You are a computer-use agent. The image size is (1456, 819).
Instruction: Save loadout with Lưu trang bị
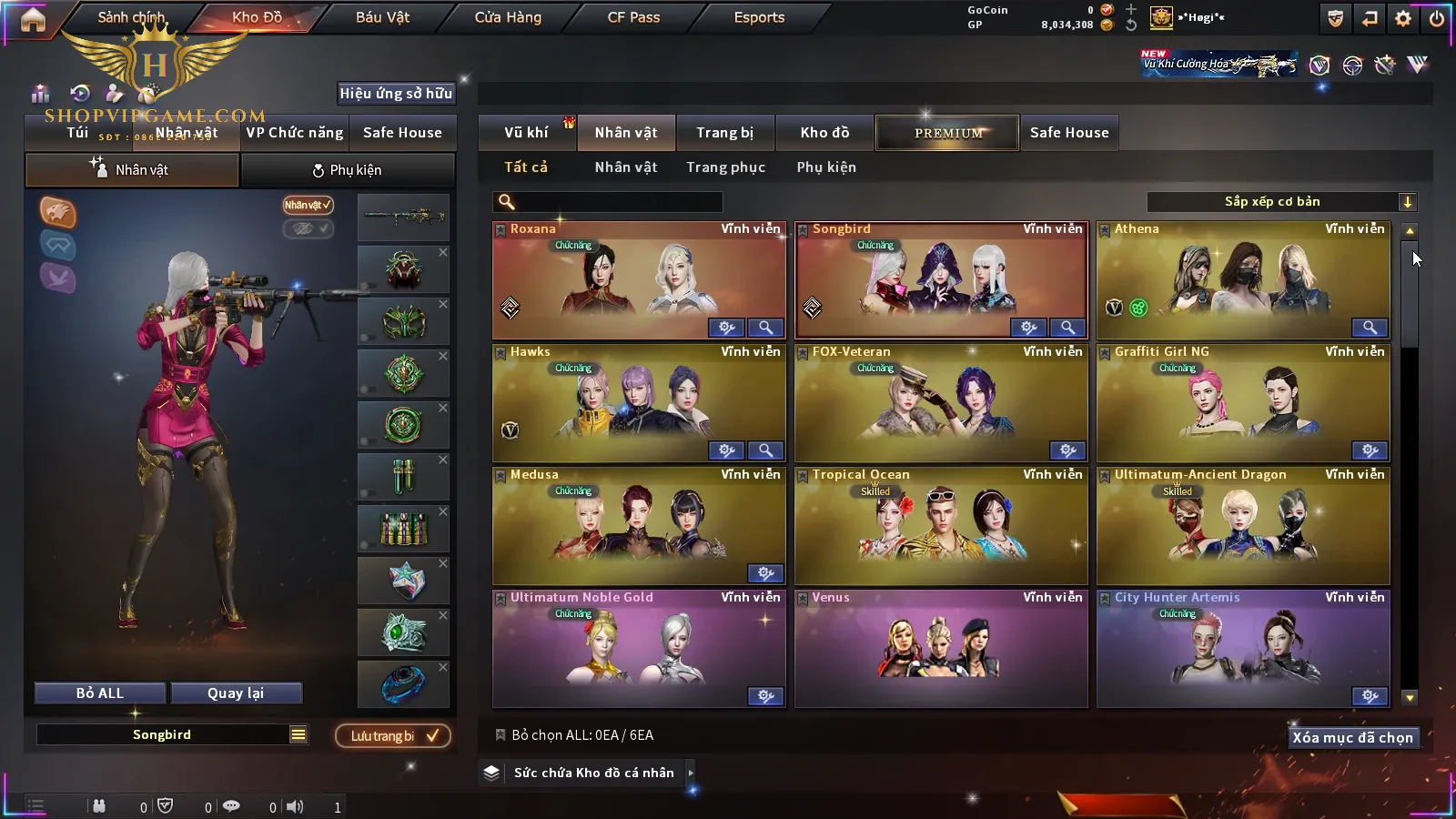(x=393, y=736)
